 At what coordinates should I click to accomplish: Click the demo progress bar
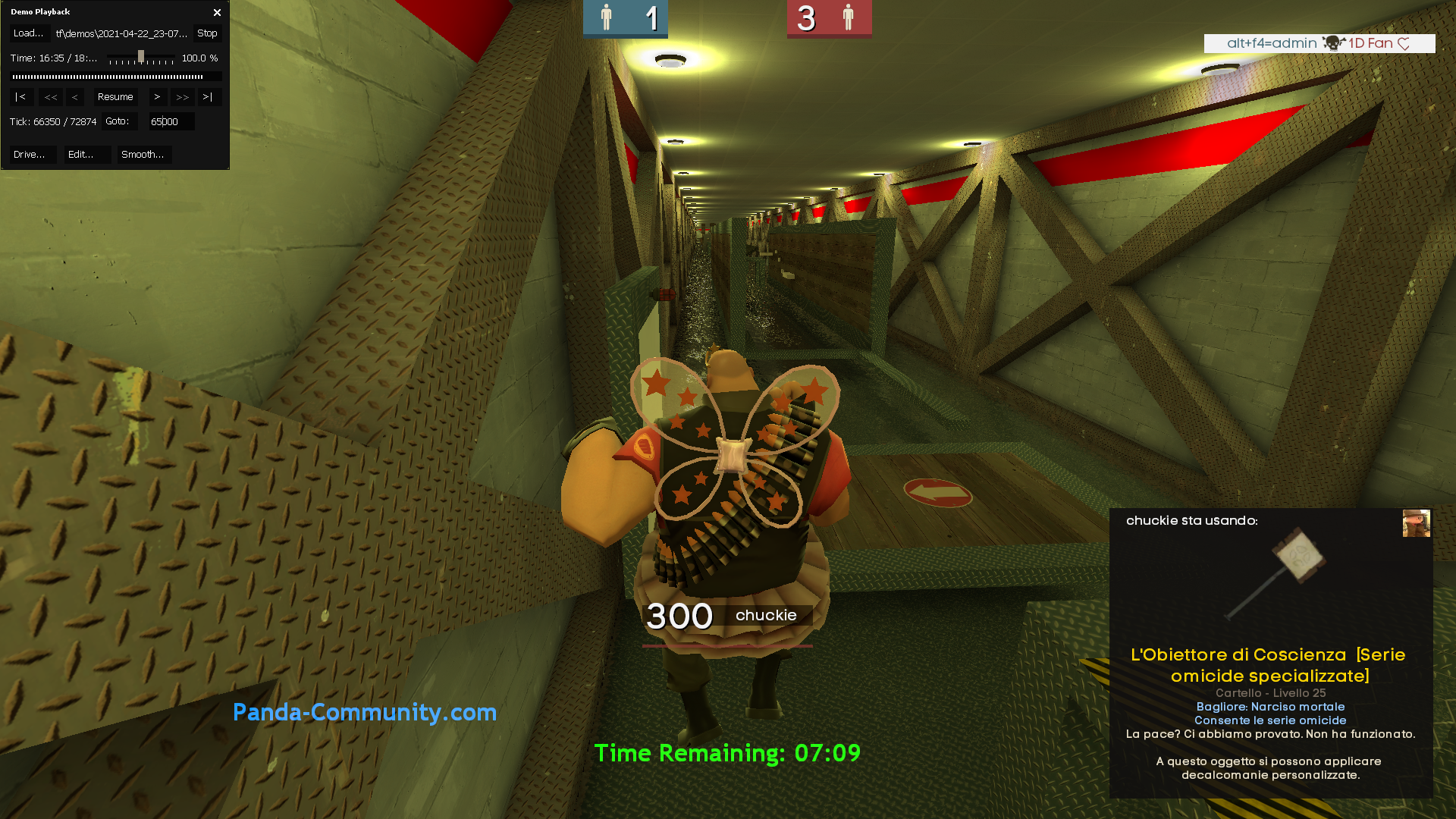[x=115, y=75]
